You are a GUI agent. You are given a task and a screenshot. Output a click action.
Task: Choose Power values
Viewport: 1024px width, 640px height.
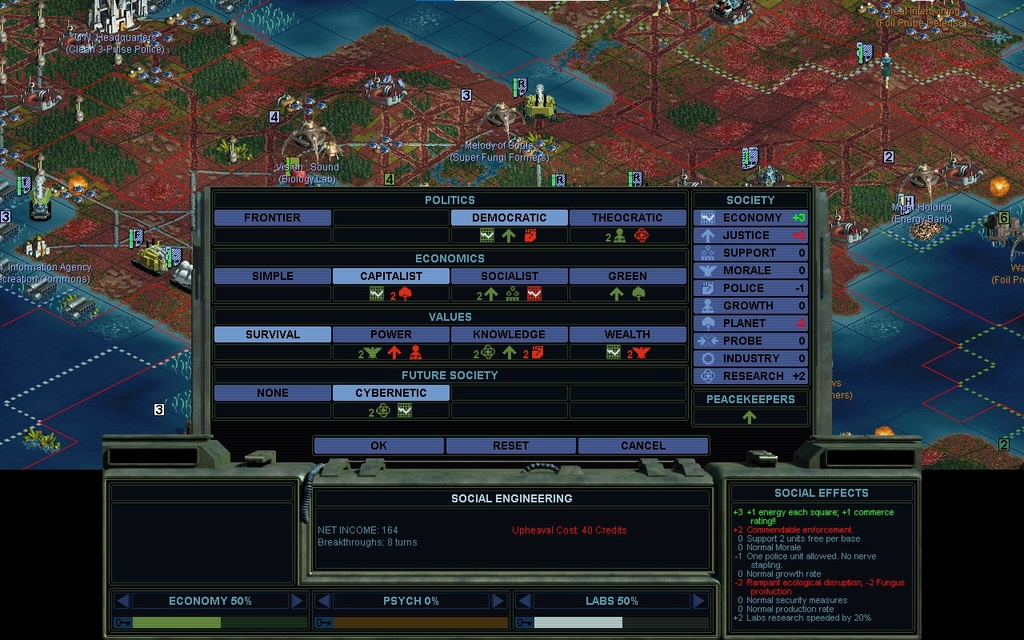pyautogui.click(x=390, y=335)
